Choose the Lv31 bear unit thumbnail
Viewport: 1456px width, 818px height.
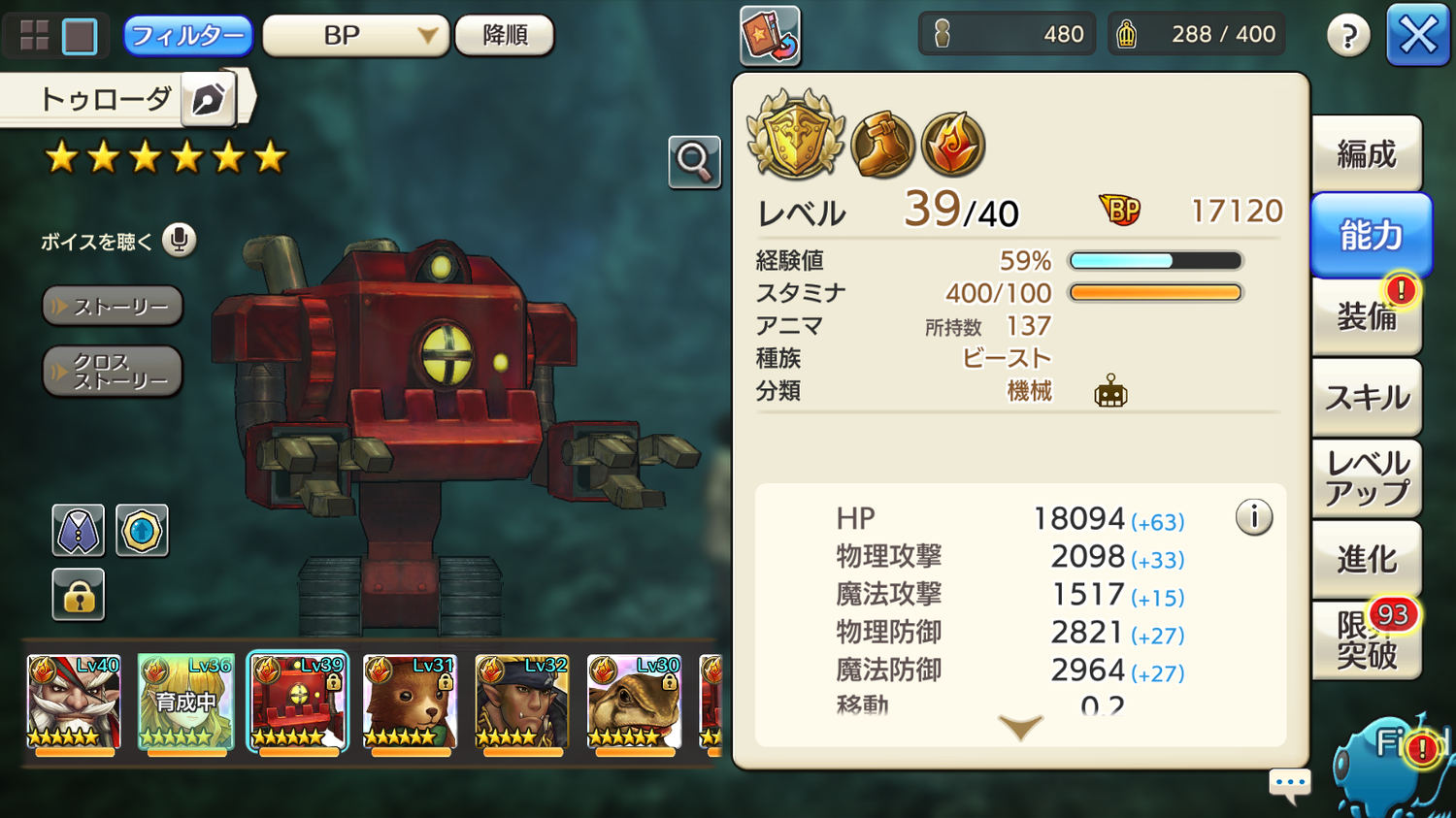pos(410,703)
